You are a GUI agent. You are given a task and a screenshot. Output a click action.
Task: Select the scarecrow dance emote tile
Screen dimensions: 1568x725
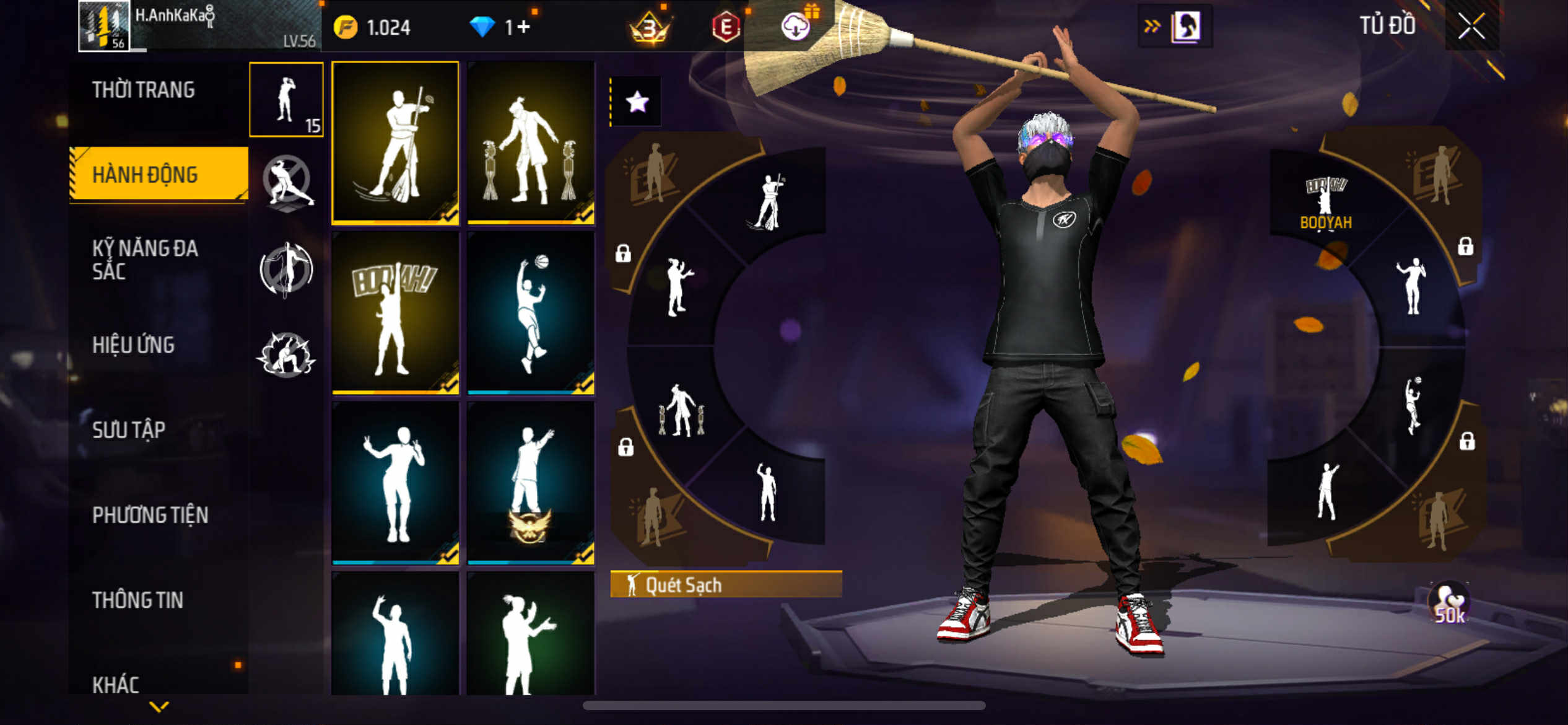[531, 143]
